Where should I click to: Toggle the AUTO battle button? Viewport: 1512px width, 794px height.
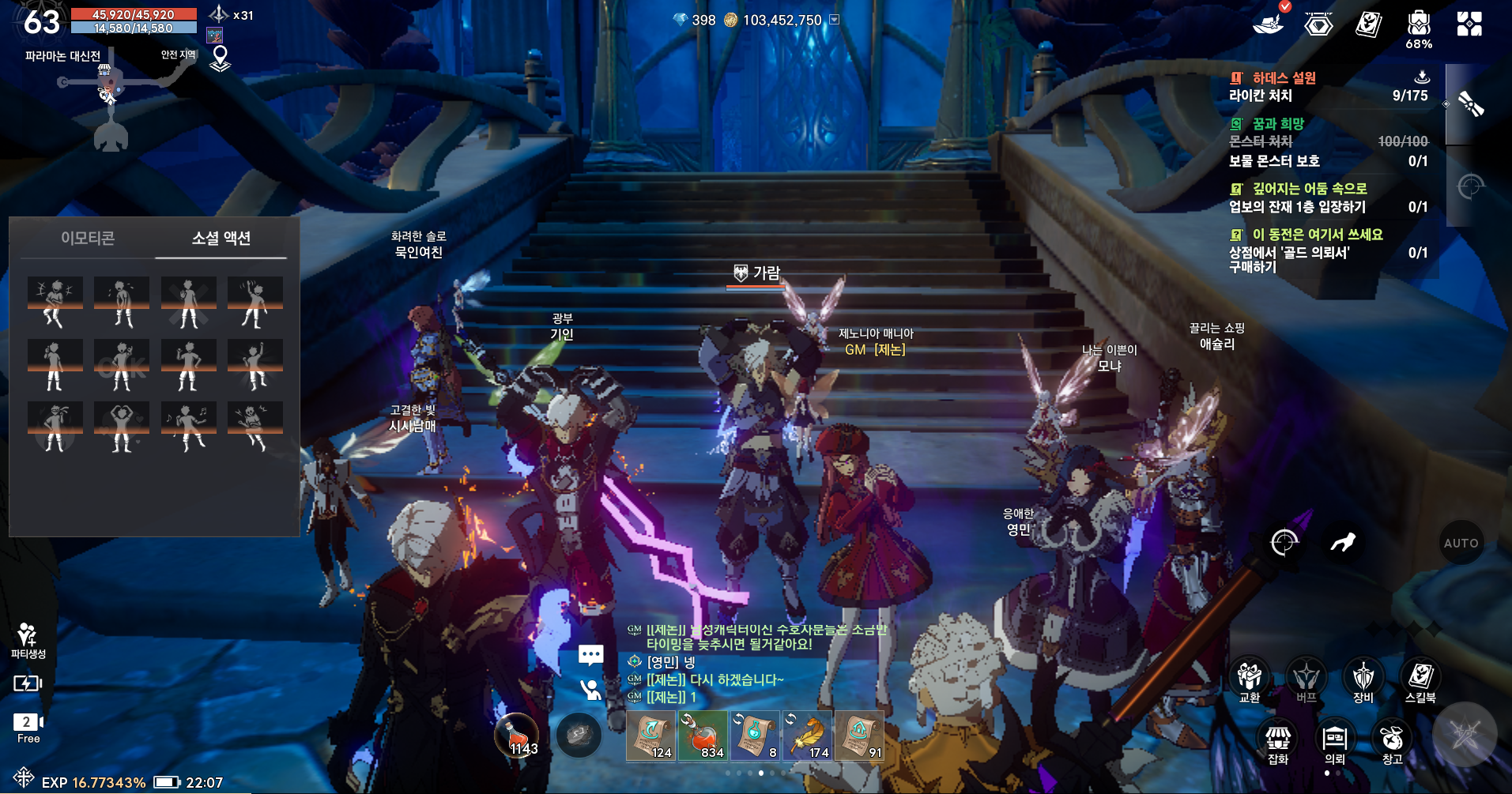tap(1461, 543)
